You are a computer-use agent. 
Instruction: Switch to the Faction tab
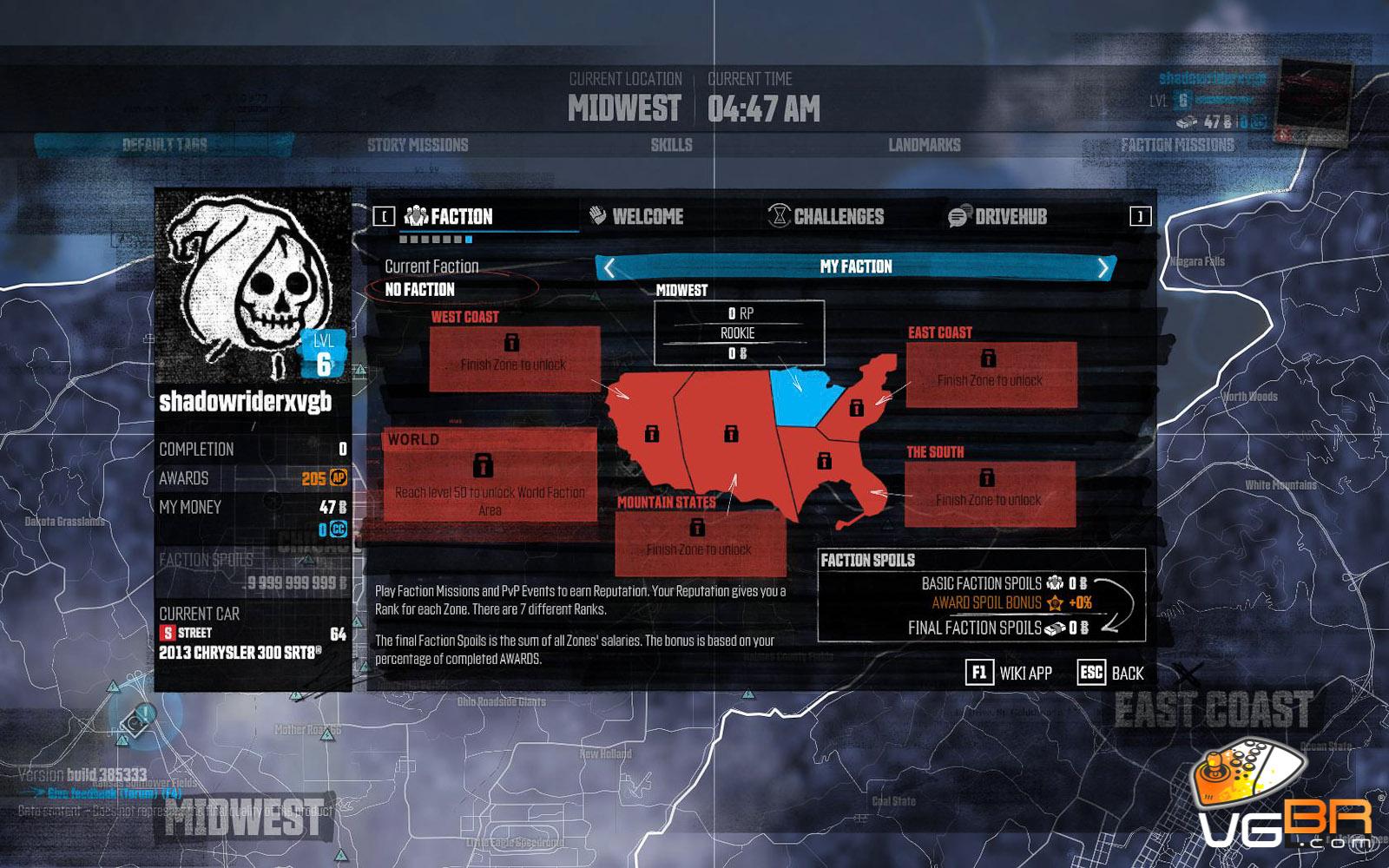coord(450,216)
